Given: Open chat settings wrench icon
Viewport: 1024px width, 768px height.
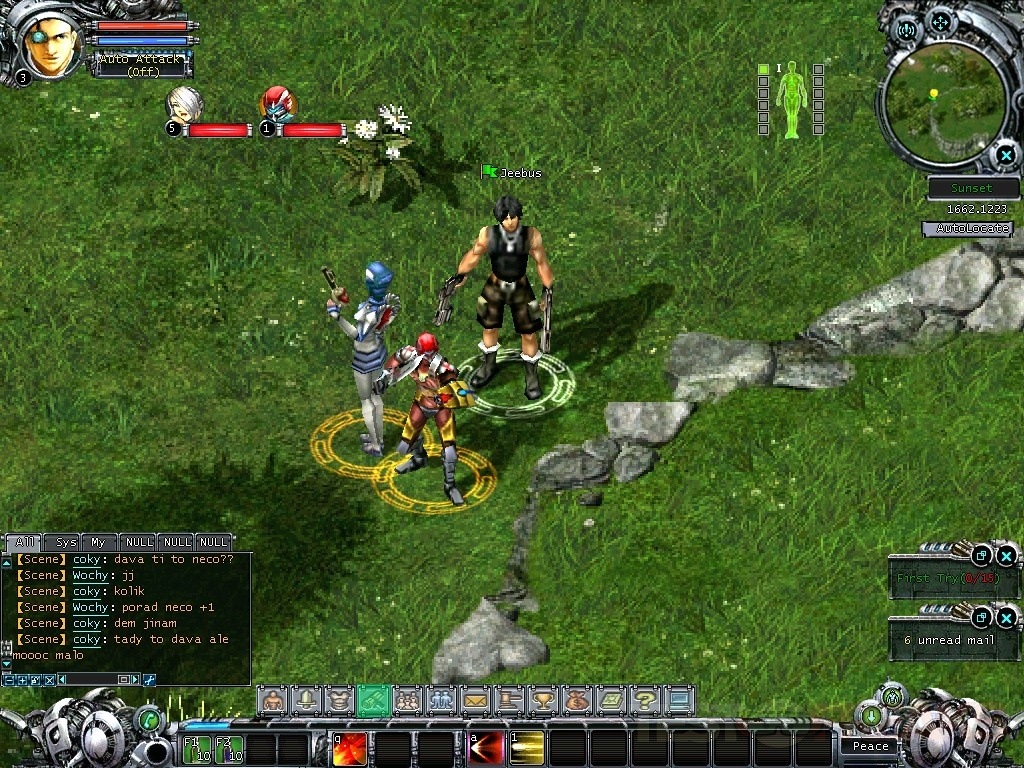Looking at the screenshot, I should click(x=149, y=680).
